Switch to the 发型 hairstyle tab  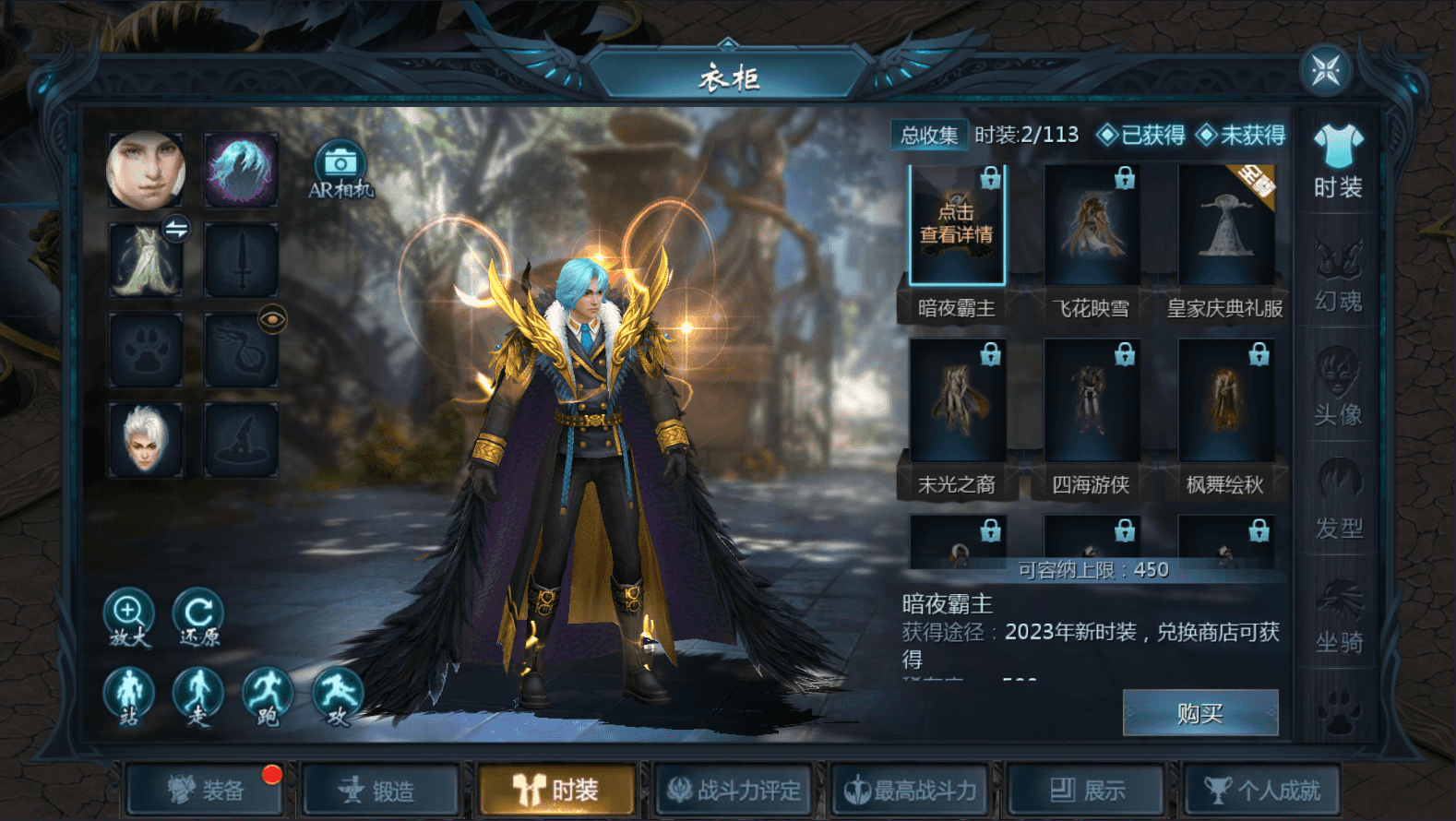[1338, 503]
